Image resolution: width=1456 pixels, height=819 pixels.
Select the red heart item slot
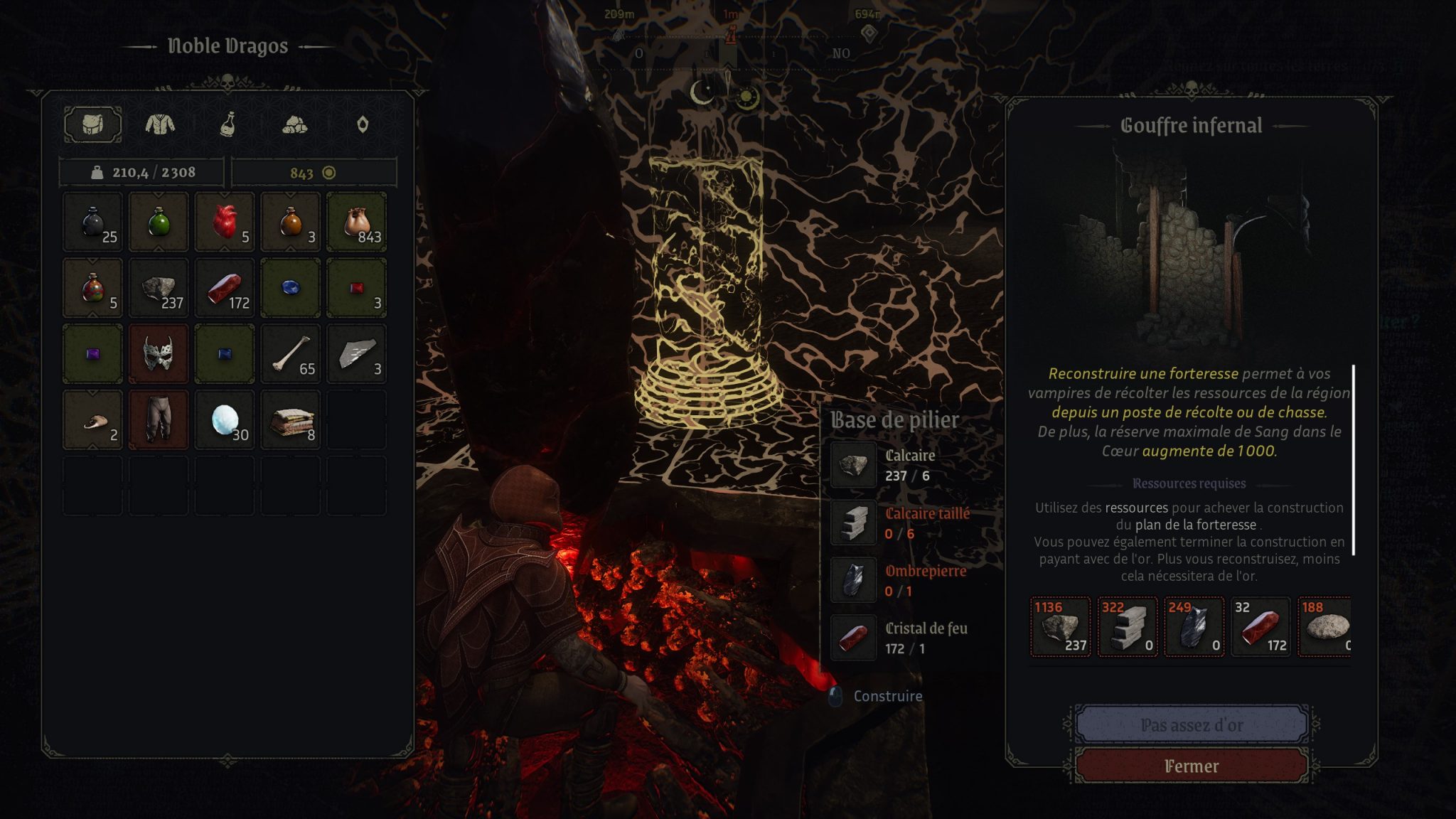225,222
